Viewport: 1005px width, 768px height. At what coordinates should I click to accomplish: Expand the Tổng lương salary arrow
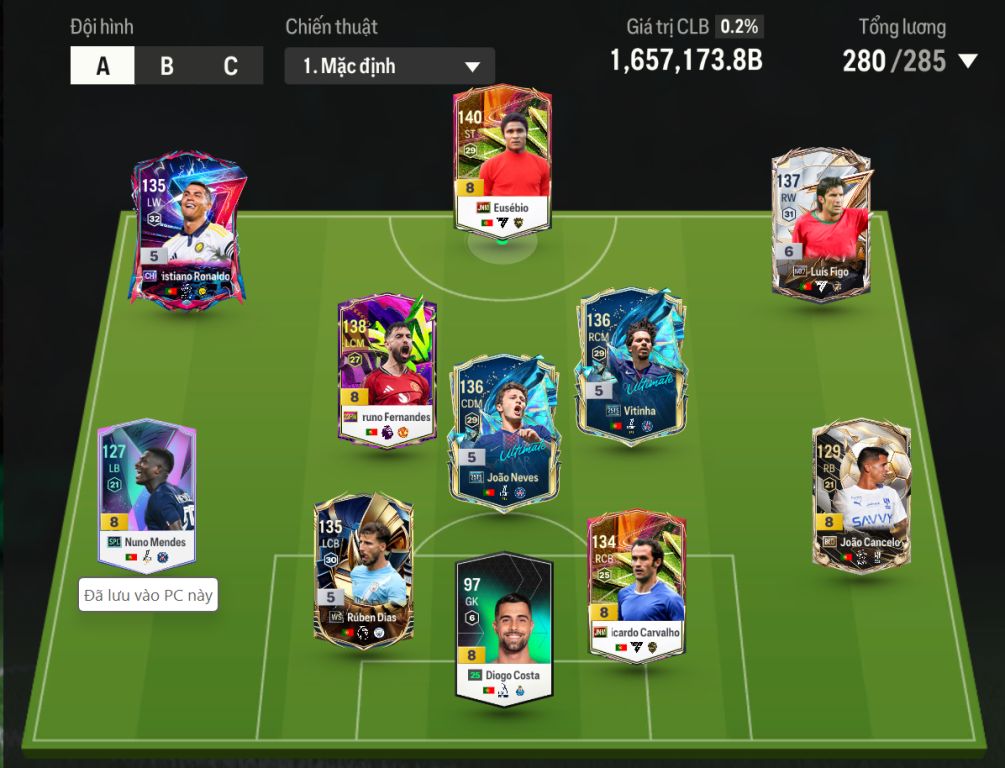click(967, 61)
